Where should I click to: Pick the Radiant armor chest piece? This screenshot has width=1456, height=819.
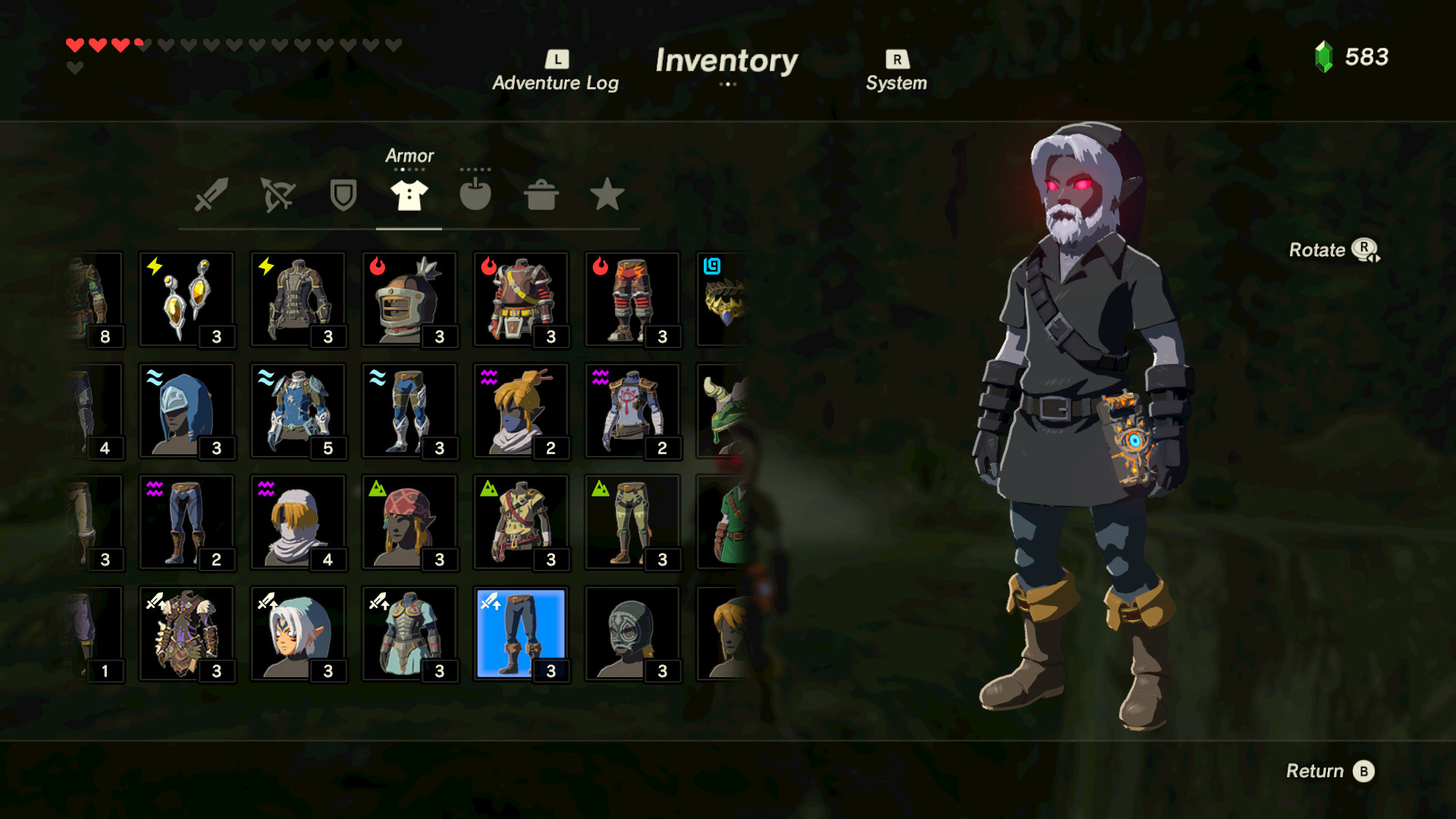pos(187,634)
